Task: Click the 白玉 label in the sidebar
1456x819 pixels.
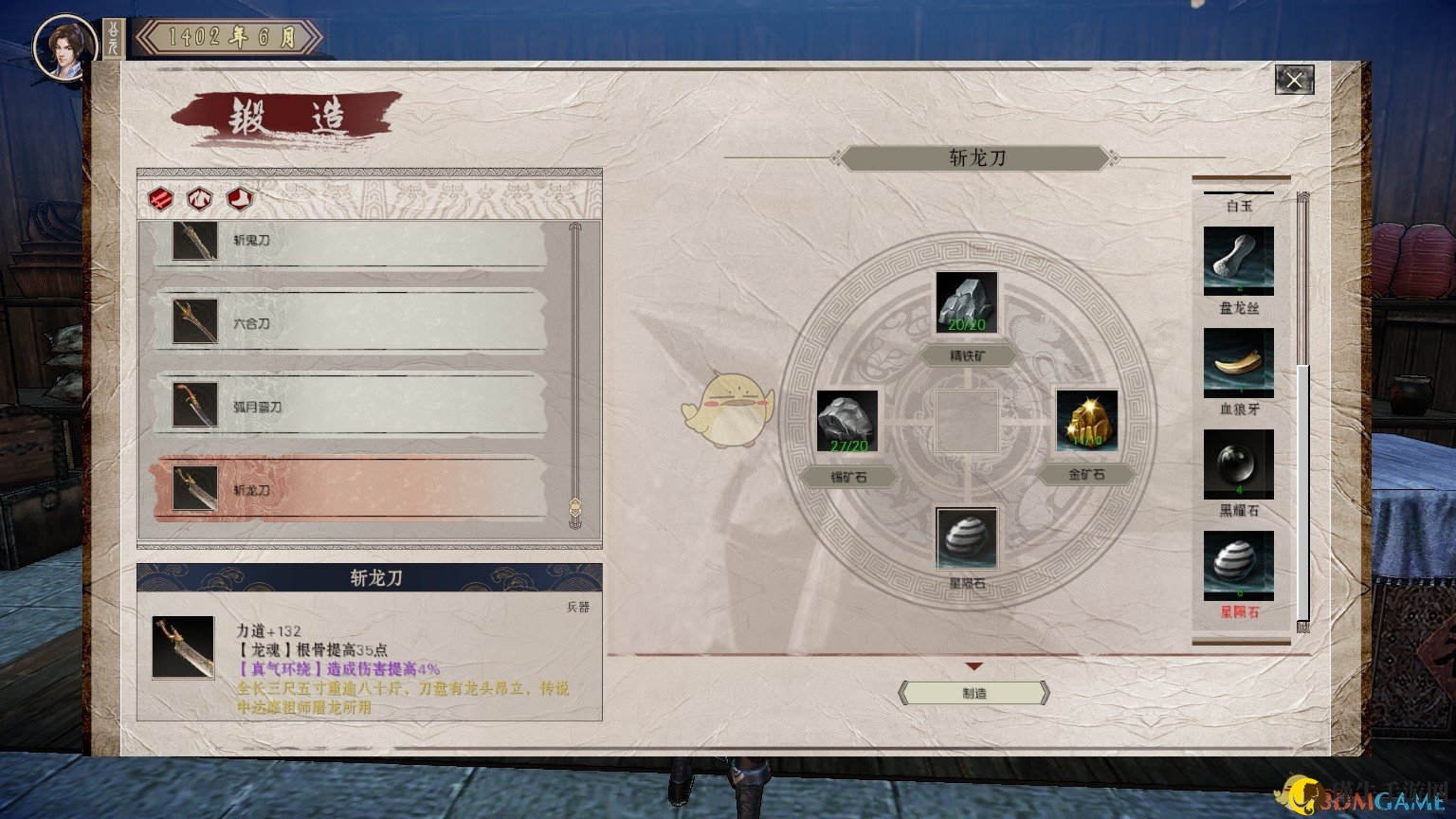Action: [1237, 205]
